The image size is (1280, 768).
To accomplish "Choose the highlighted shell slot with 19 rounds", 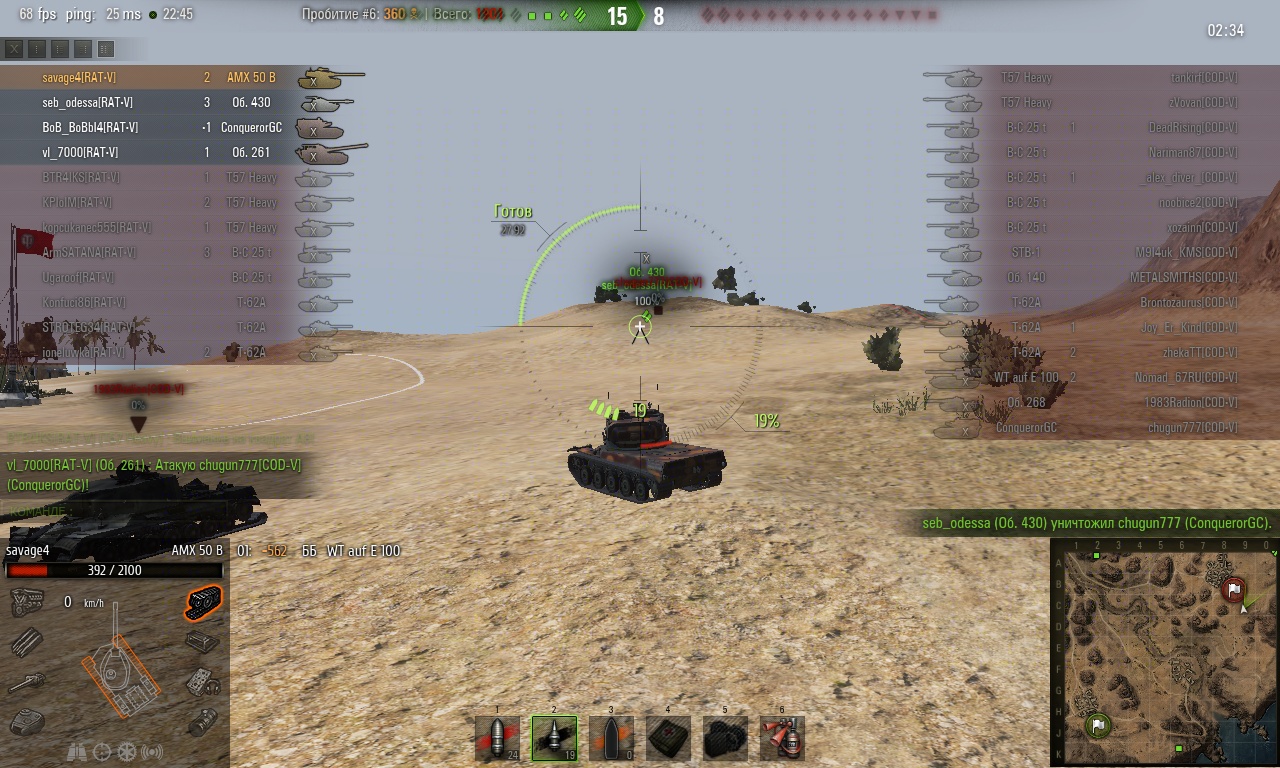I will pos(554,738).
